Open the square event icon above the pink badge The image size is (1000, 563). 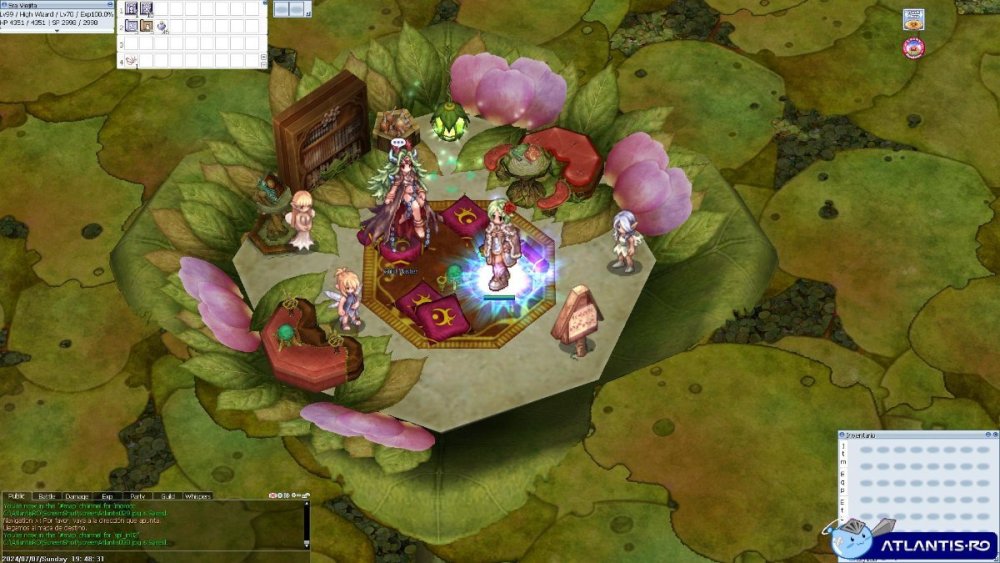(913, 19)
